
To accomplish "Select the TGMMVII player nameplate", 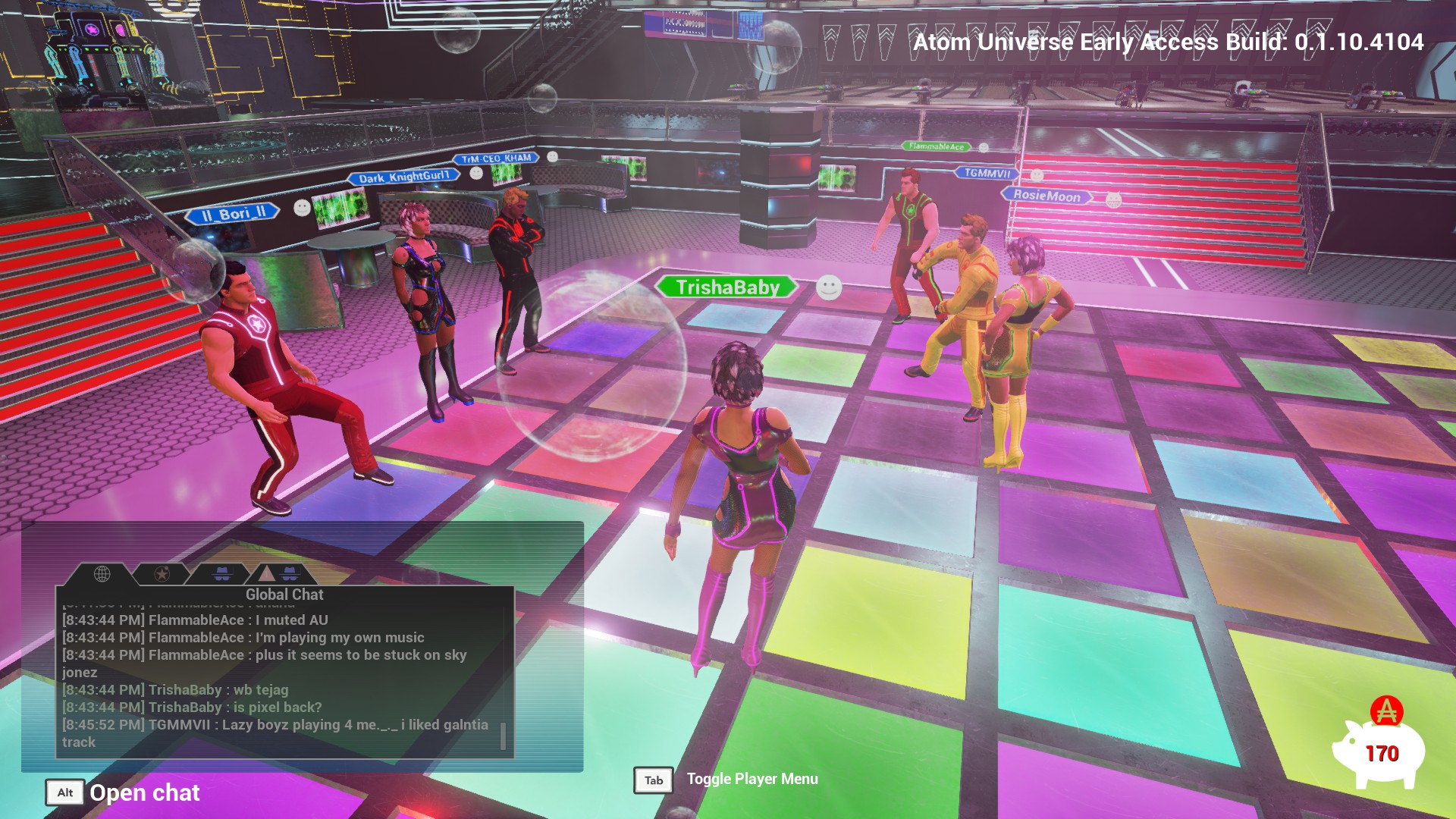I will [987, 174].
